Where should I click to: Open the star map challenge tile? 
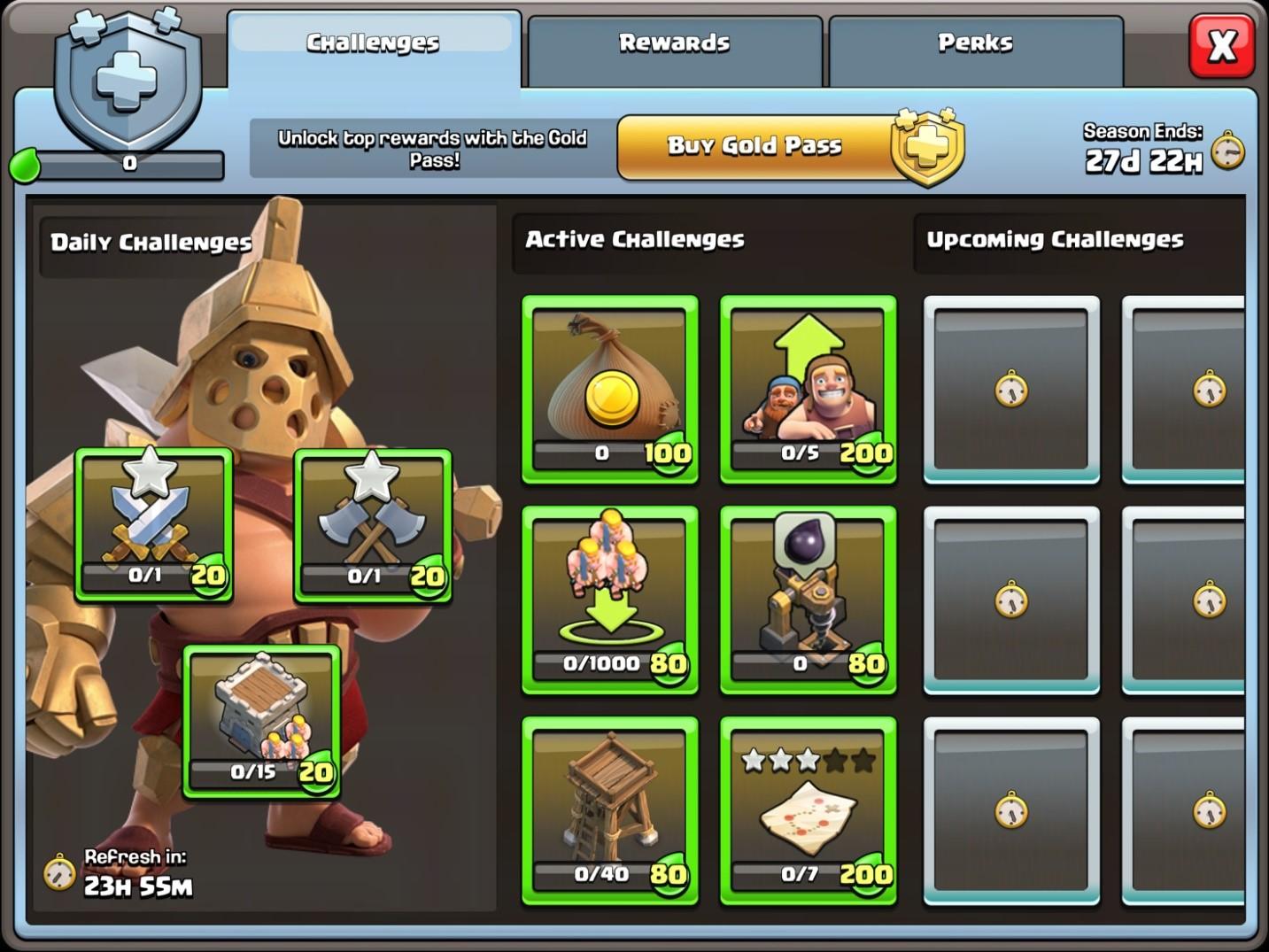coord(809,809)
